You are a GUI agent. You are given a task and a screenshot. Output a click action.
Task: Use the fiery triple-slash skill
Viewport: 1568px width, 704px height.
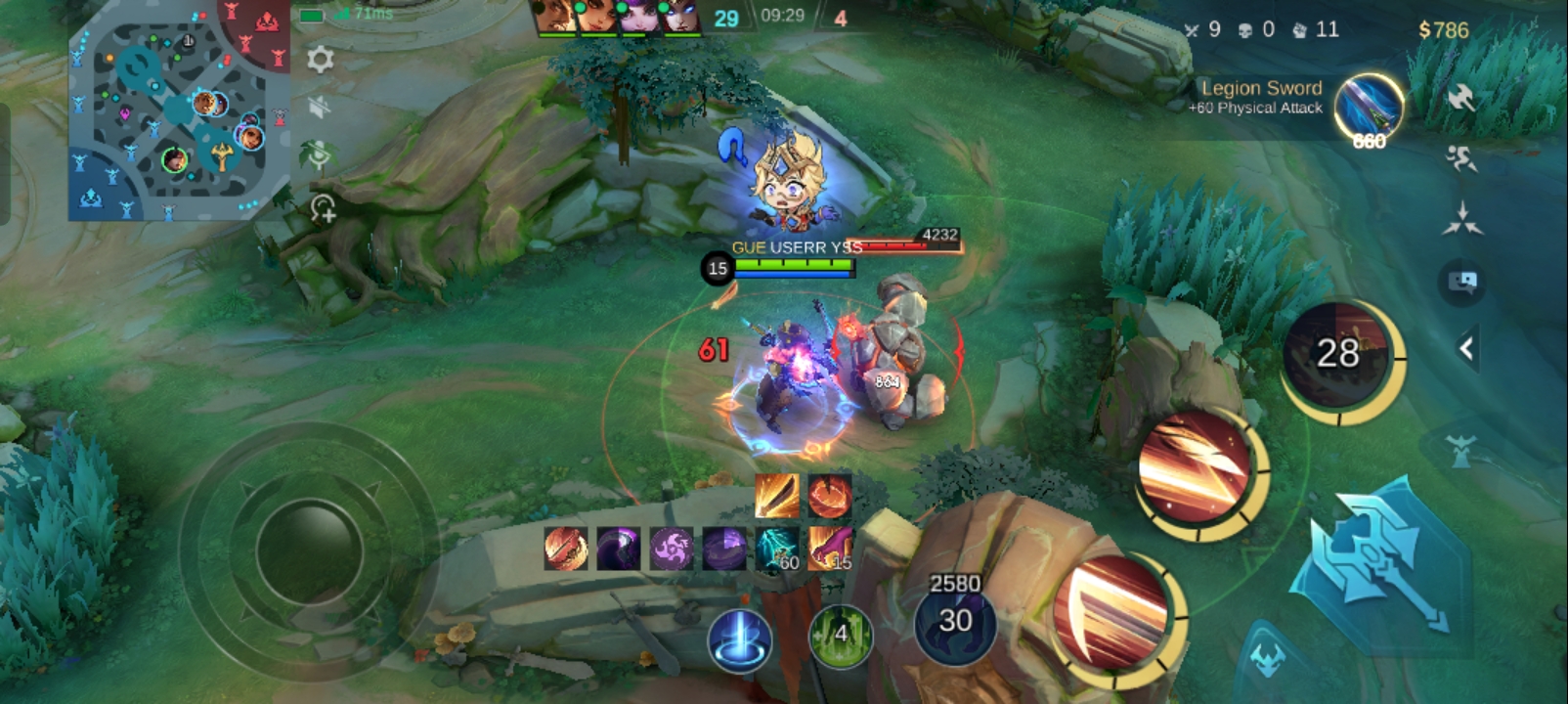coord(1198,470)
